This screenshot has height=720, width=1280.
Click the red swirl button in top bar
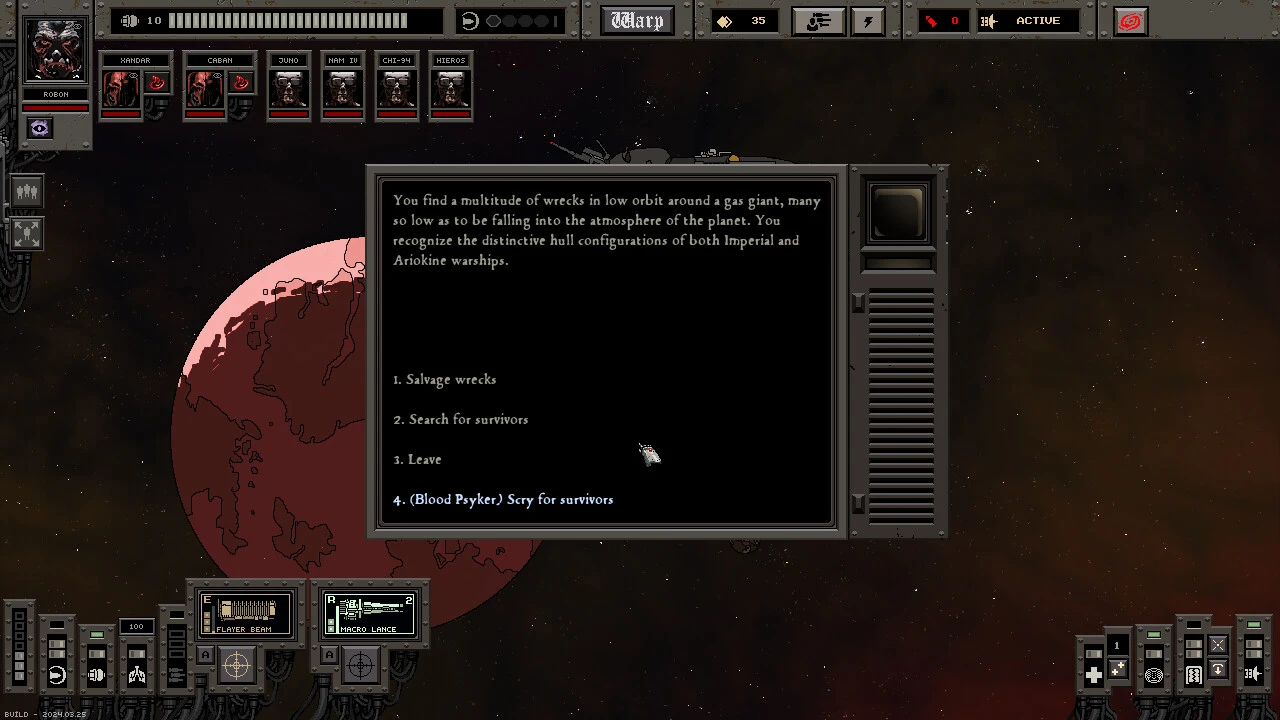pos(1130,21)
